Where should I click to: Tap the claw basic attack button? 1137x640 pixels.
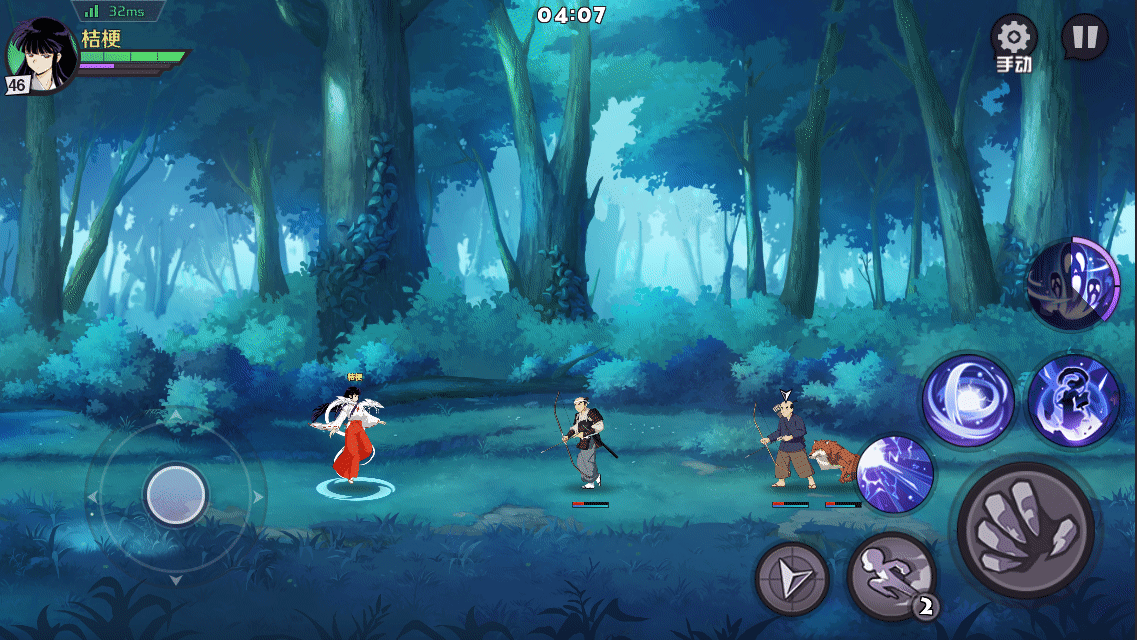pos(1025,530)
